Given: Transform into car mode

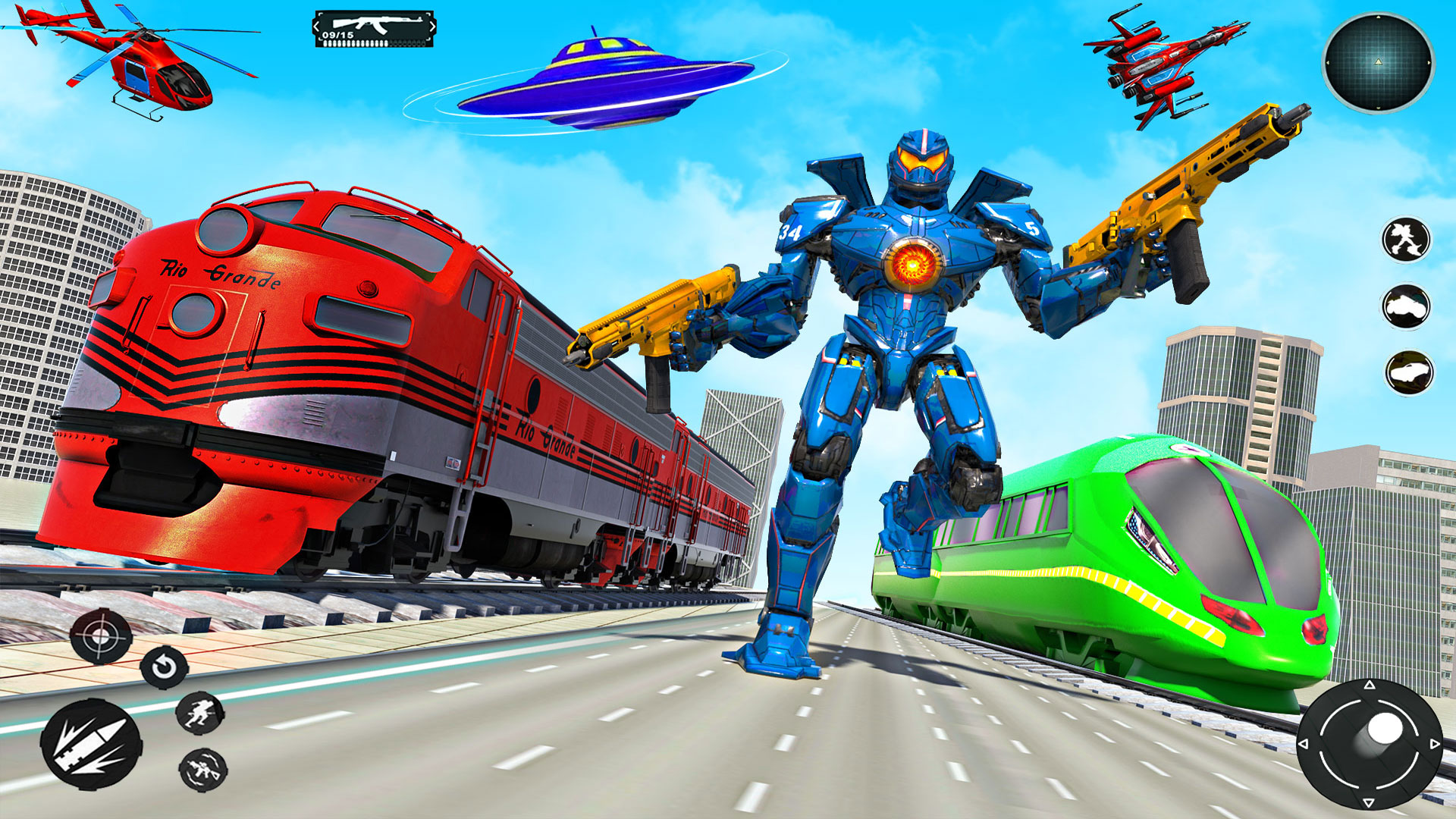Looking at the screenshot, I should click(x=1407, y=372).
